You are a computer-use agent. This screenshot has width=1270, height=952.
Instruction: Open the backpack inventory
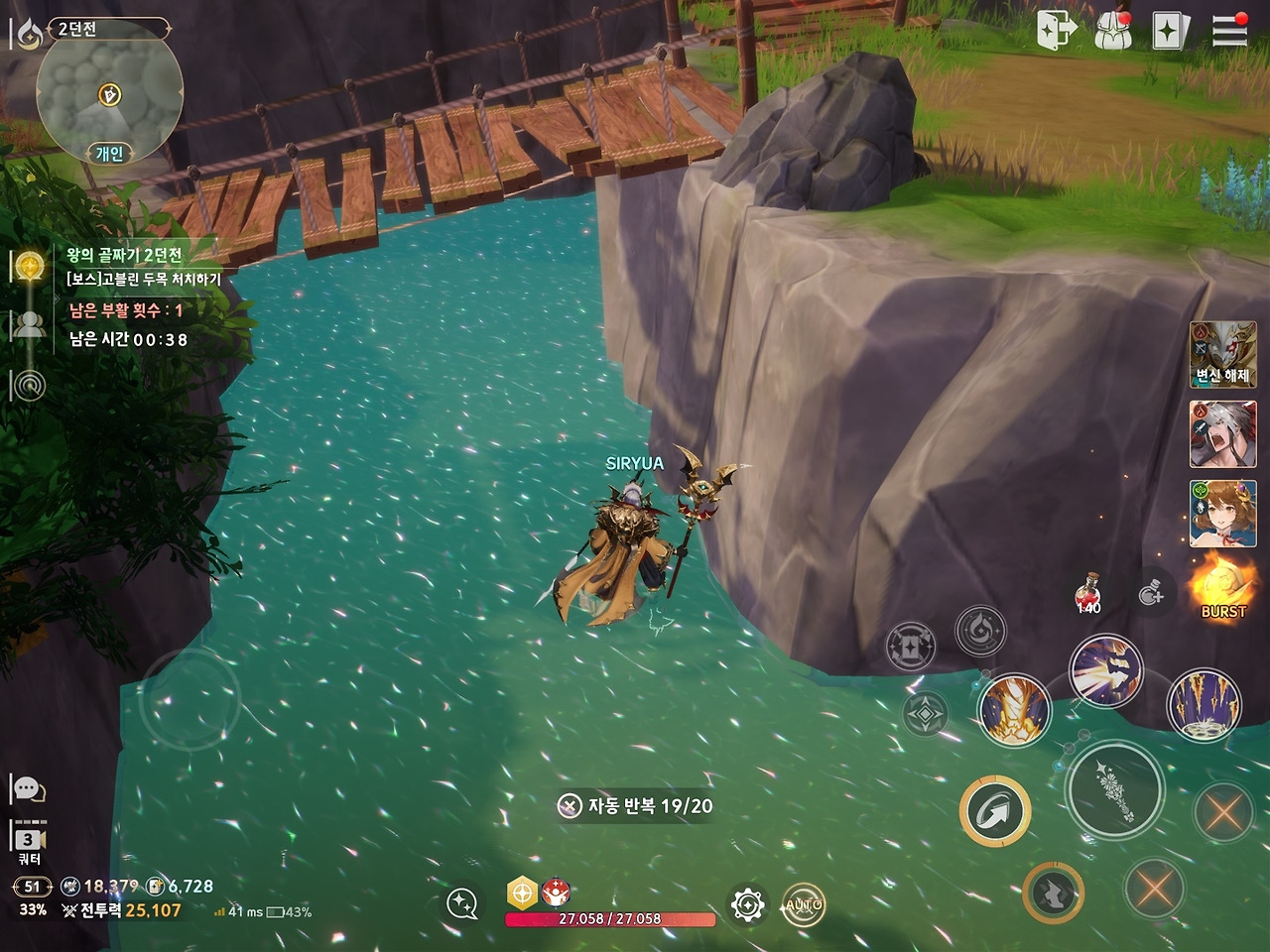[1113, 31]
